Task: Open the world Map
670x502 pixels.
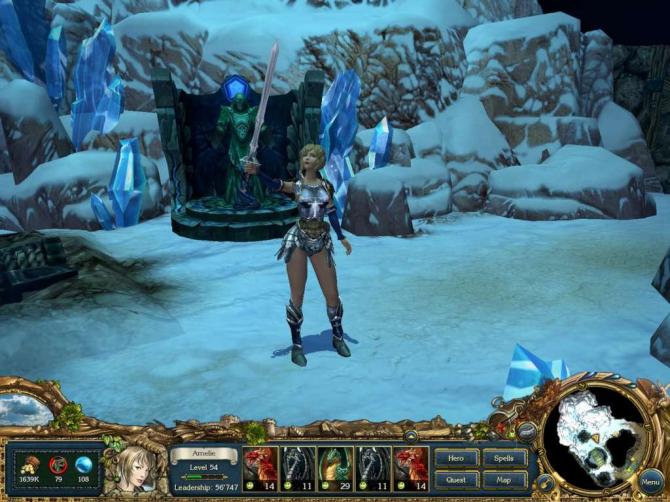Action: tap(504, 479)
